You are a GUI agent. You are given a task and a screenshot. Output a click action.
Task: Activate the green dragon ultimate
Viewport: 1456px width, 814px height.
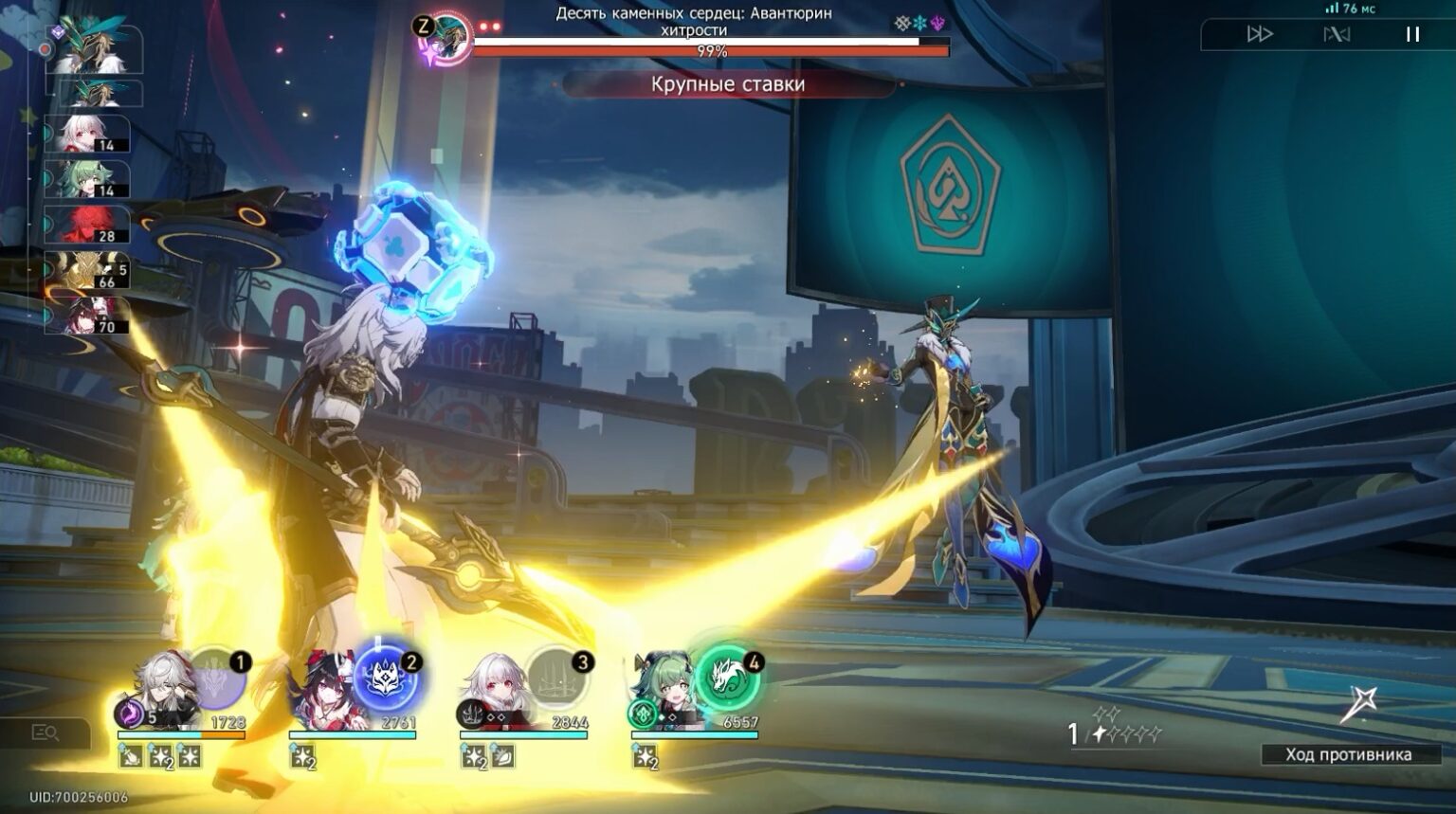728,677
